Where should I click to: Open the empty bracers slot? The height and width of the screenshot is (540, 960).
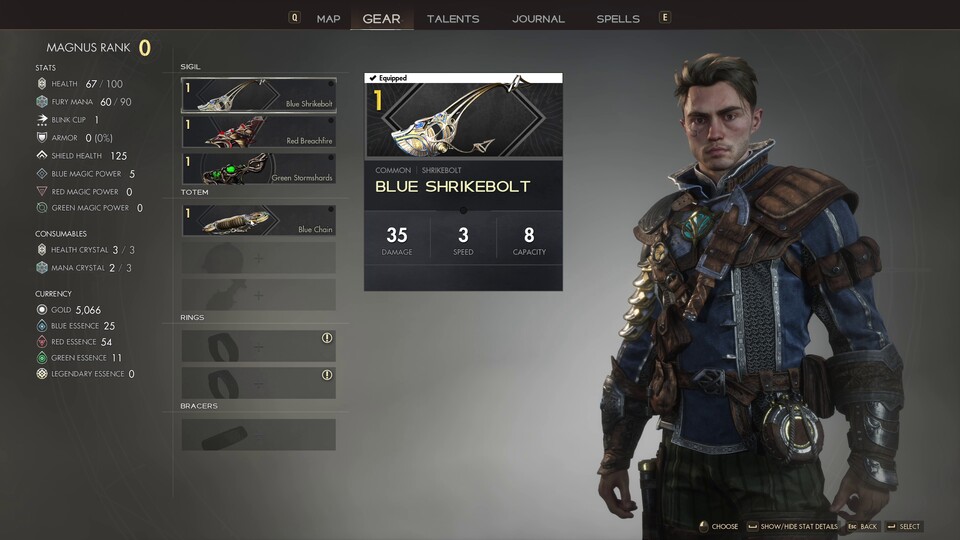[x=259, y=435]
